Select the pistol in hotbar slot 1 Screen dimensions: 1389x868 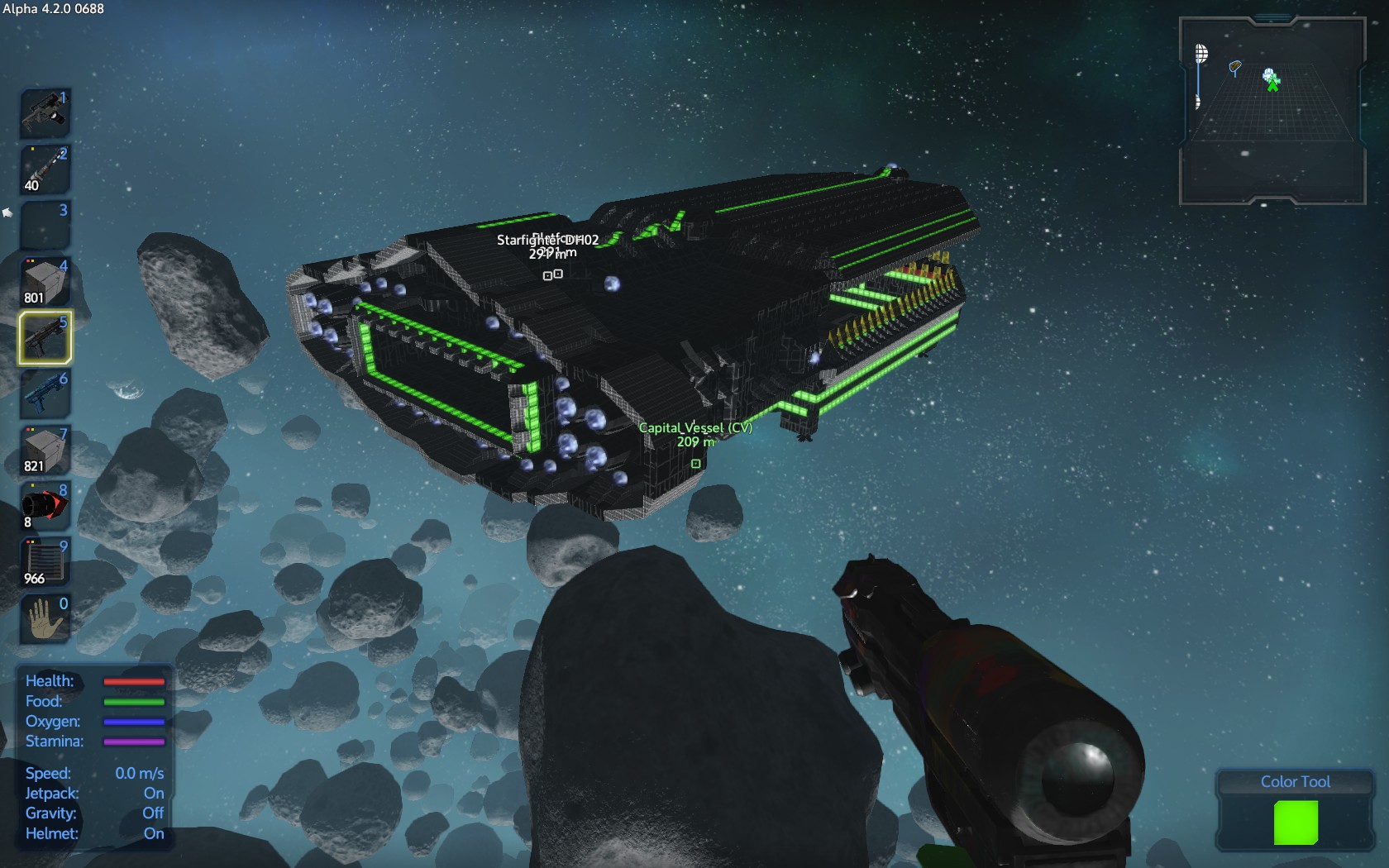(45, 113)
